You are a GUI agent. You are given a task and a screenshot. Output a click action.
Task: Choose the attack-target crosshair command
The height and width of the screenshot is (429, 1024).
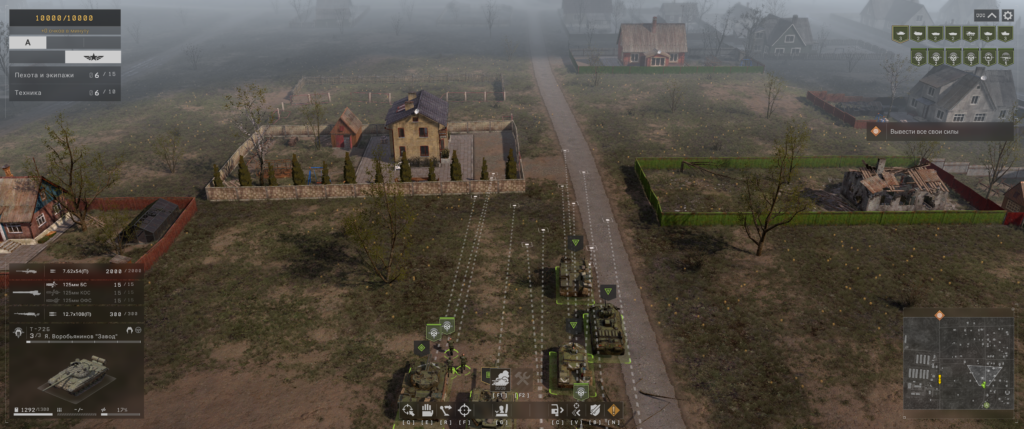pyautogui.click(x=464, y=410)
